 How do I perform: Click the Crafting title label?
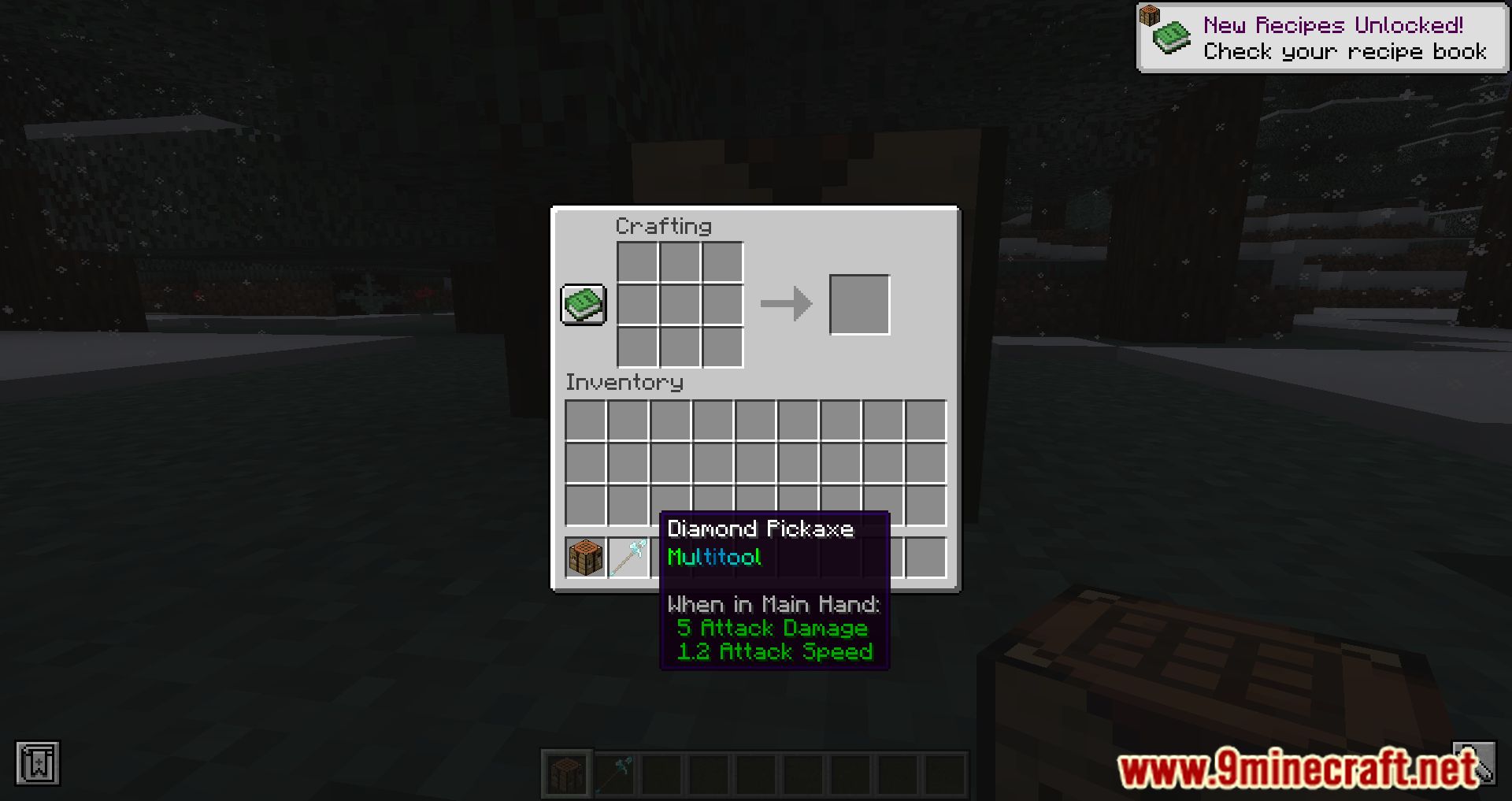[x=664, y=227]
